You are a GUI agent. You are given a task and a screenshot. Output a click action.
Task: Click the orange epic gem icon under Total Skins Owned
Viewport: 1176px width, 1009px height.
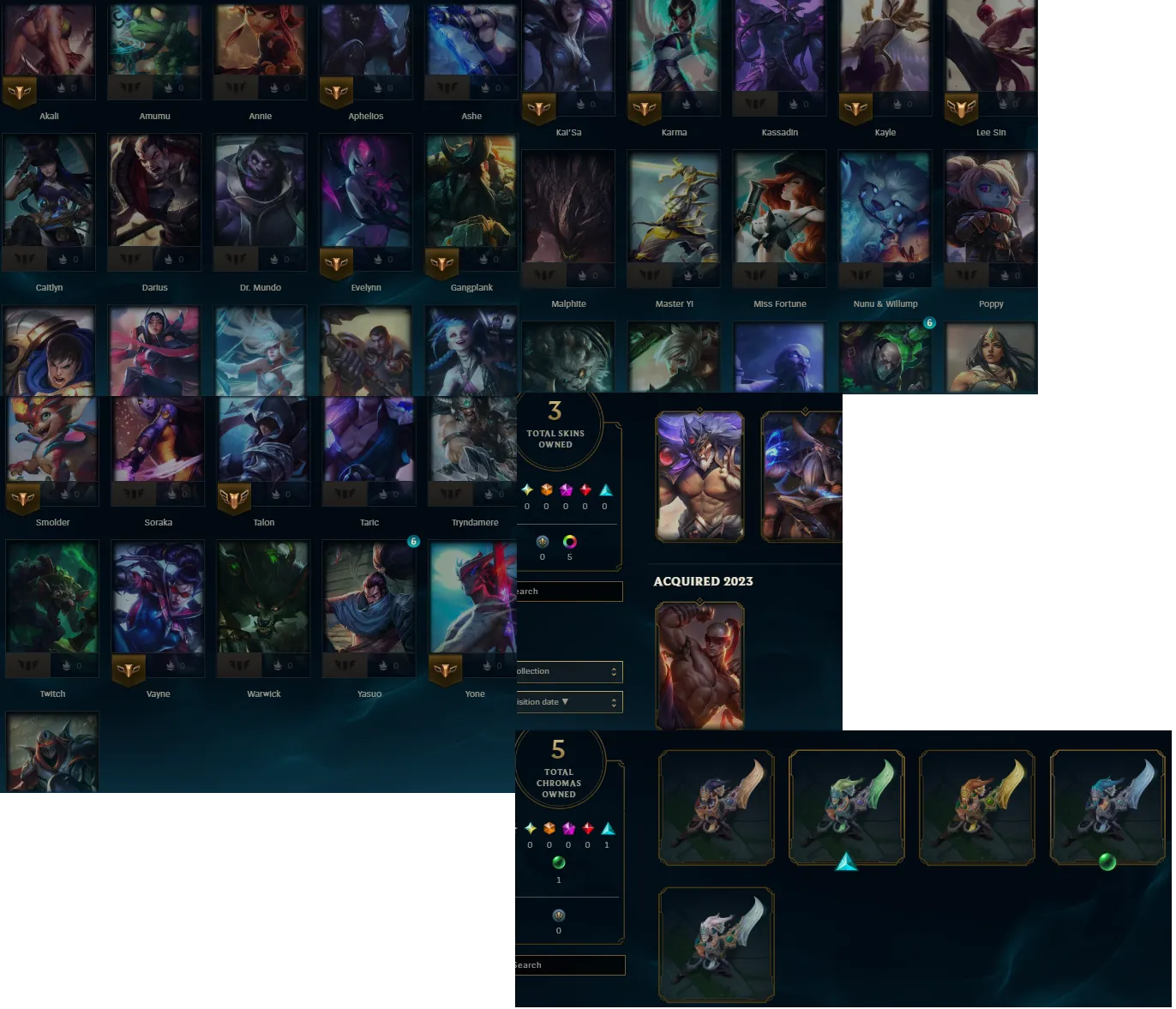546,489
